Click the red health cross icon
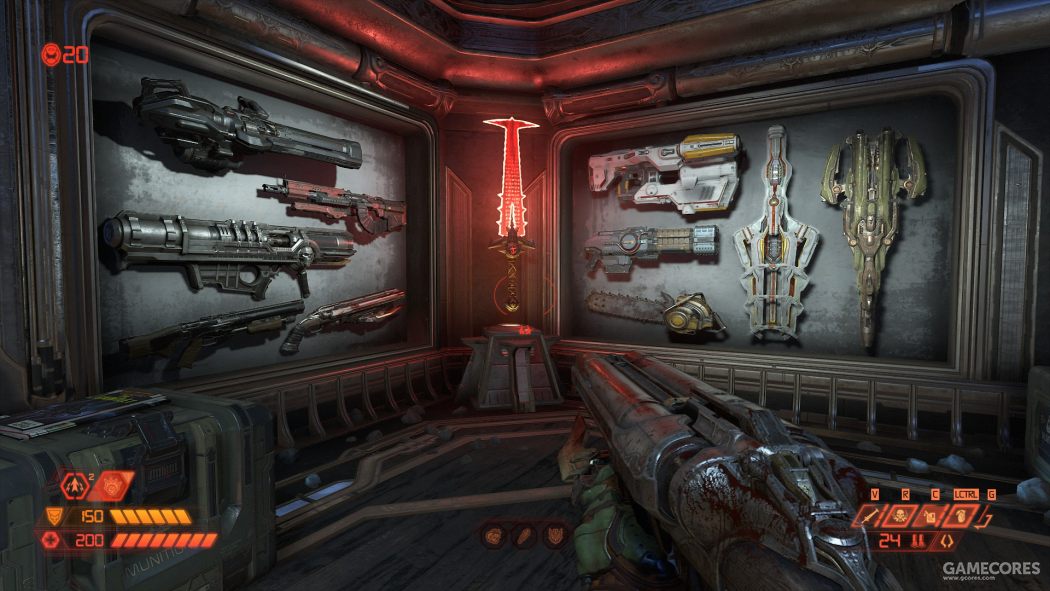The height and width of the screenshot is (591, 1050). 52,540
